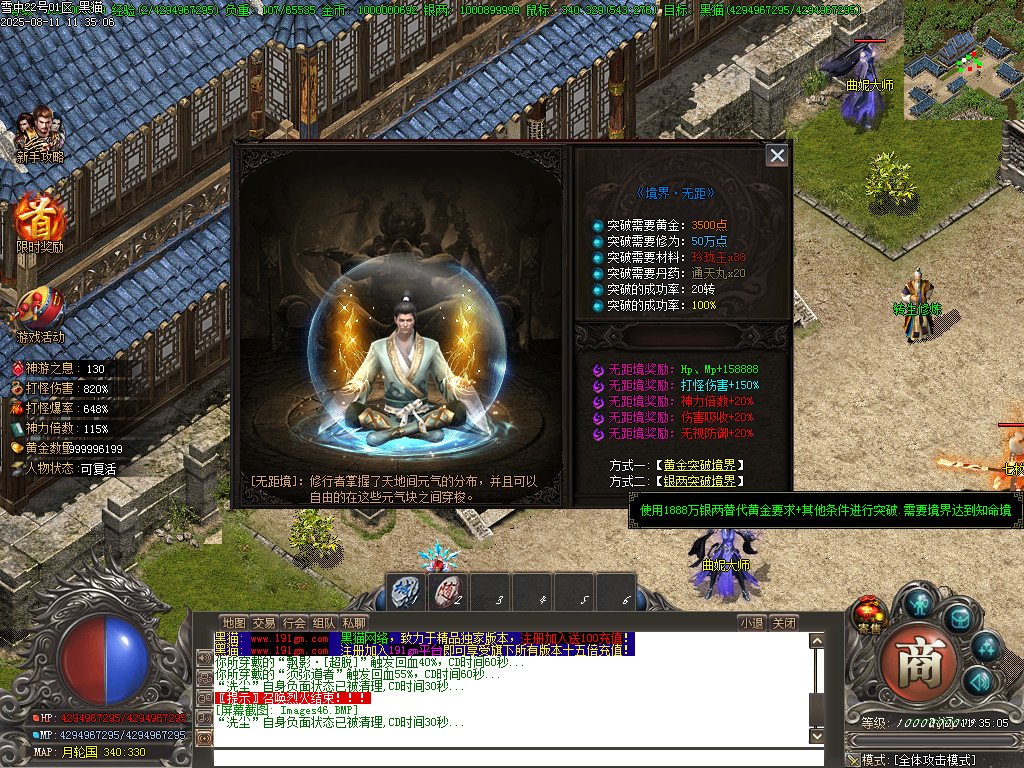Switch to the 交易 trade tab
1024x768 pixels.
click(x=263, y=622)
